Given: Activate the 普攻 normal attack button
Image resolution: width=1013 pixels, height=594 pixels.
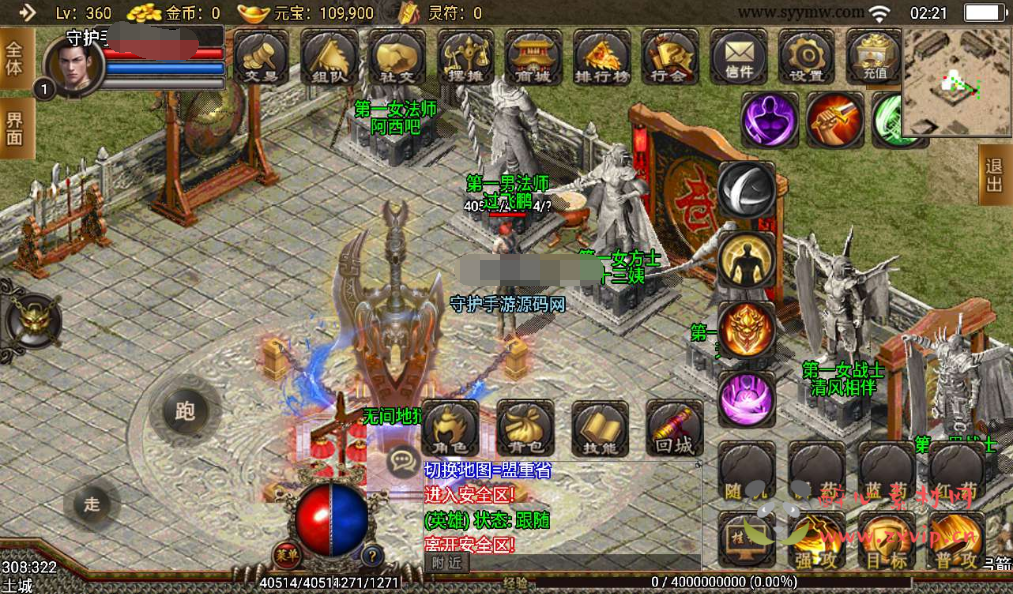Looking at the screenshot, I should [956, 540].
